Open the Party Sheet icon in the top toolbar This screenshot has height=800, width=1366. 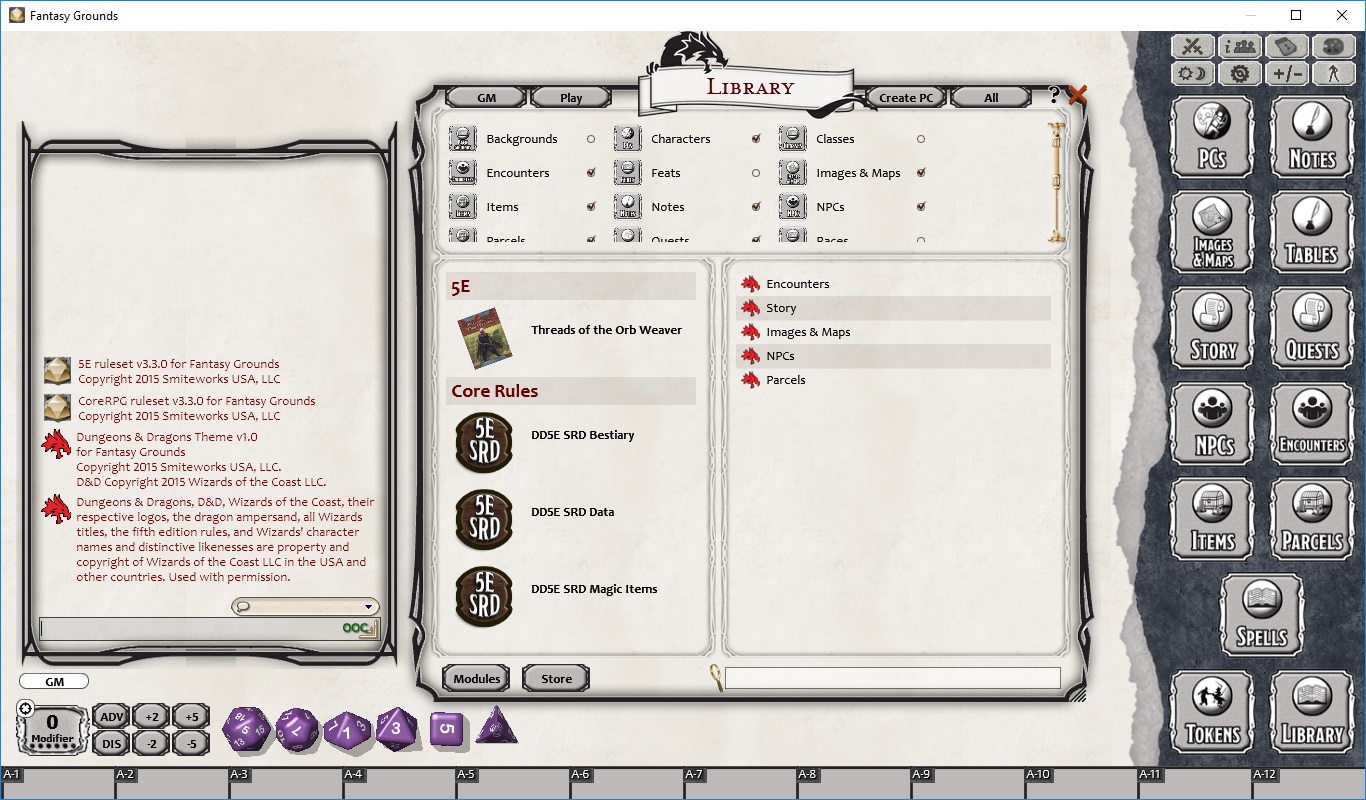(1239, 46)
